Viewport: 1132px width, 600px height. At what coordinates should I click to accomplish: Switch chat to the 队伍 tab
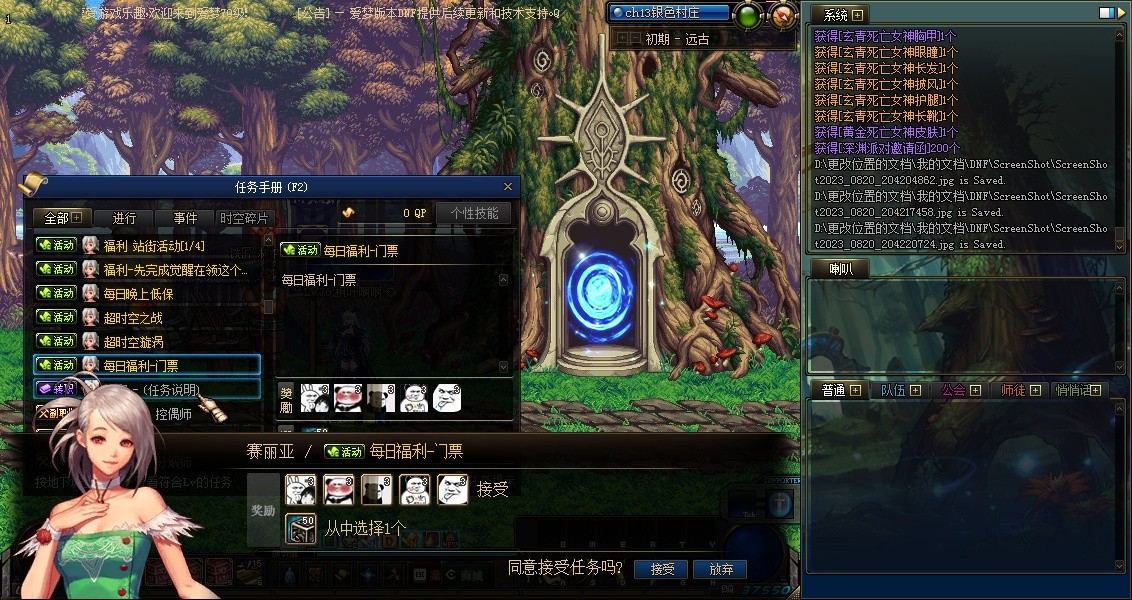pos(893,390)
